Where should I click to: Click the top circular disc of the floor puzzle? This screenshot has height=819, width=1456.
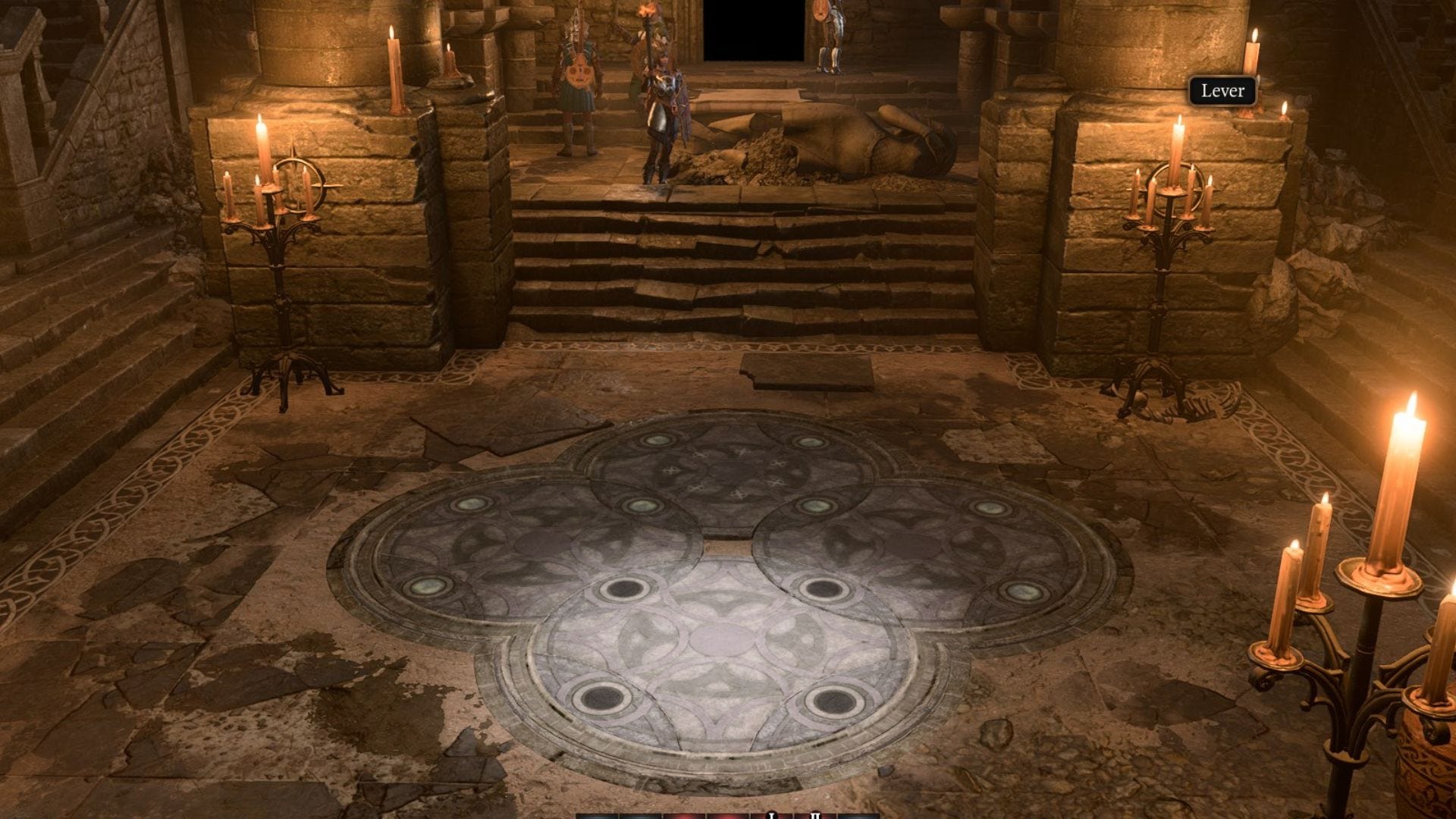click(728, 466)
